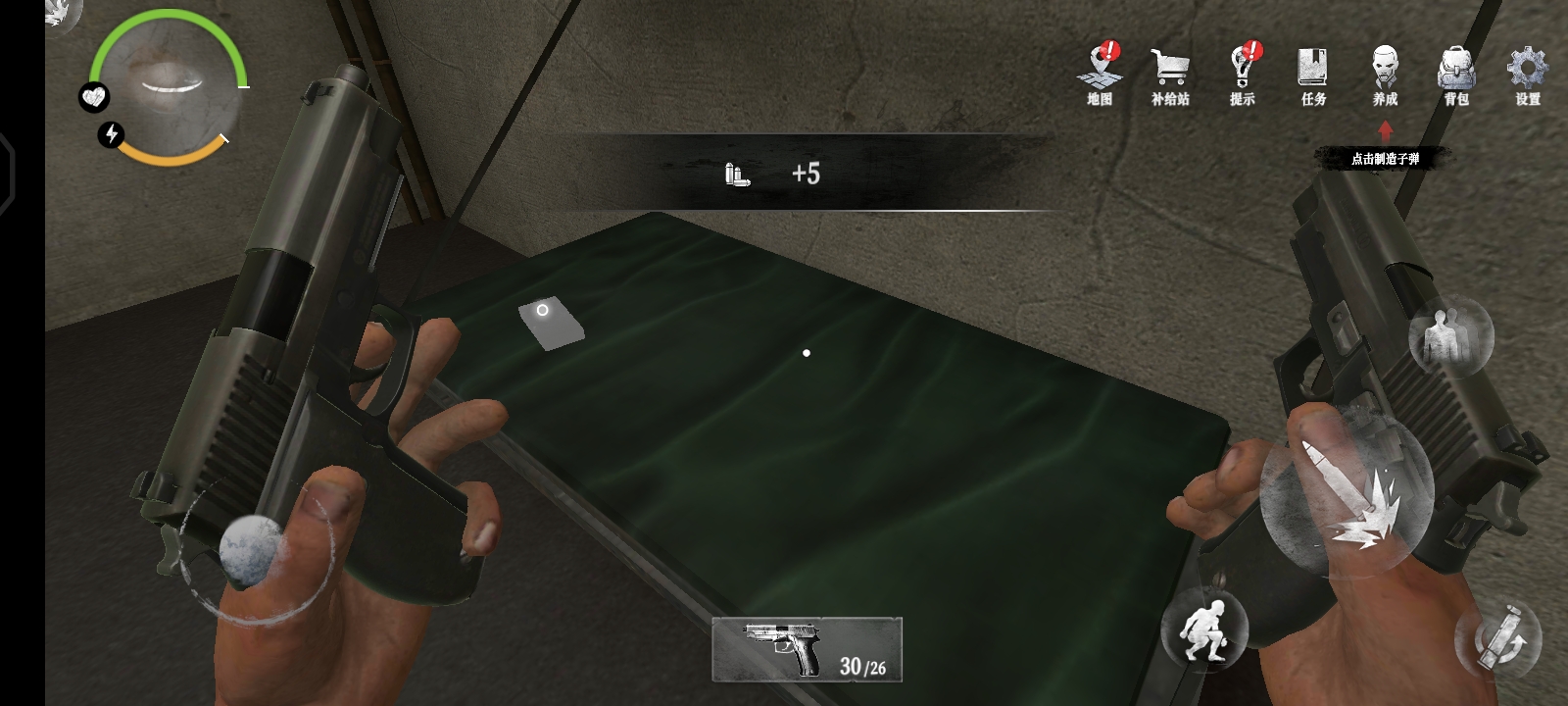Show the 提示 hints

click(1243, 74)
